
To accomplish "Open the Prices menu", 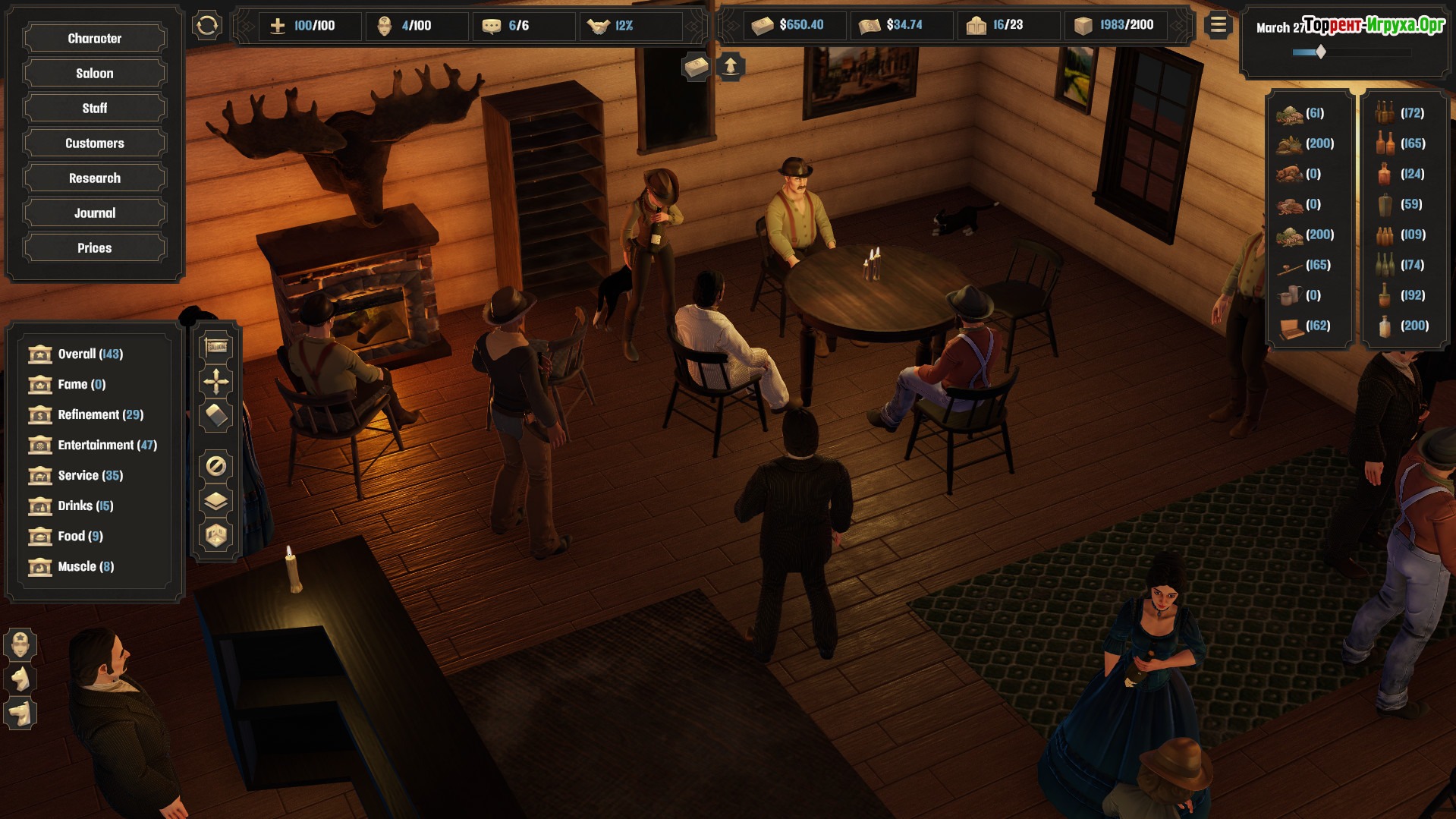I will pyautogui.click(x=94, y=247).
